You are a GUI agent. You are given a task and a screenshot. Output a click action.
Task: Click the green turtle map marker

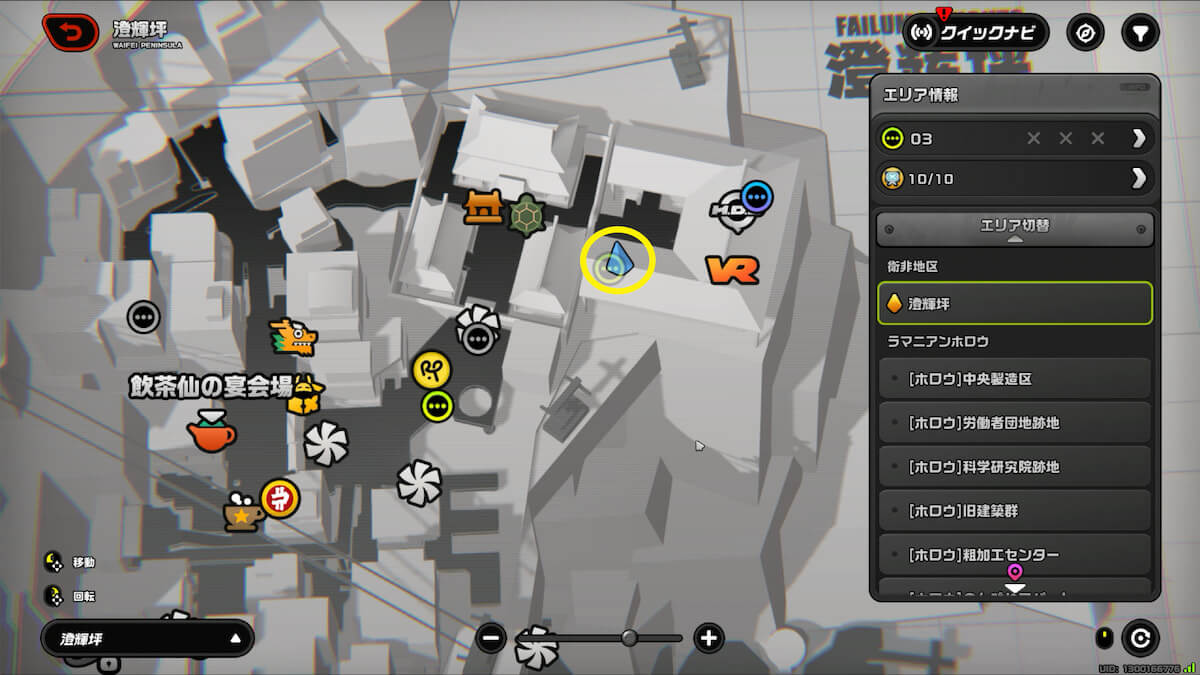pyautogui.click(x=527, y=215)
